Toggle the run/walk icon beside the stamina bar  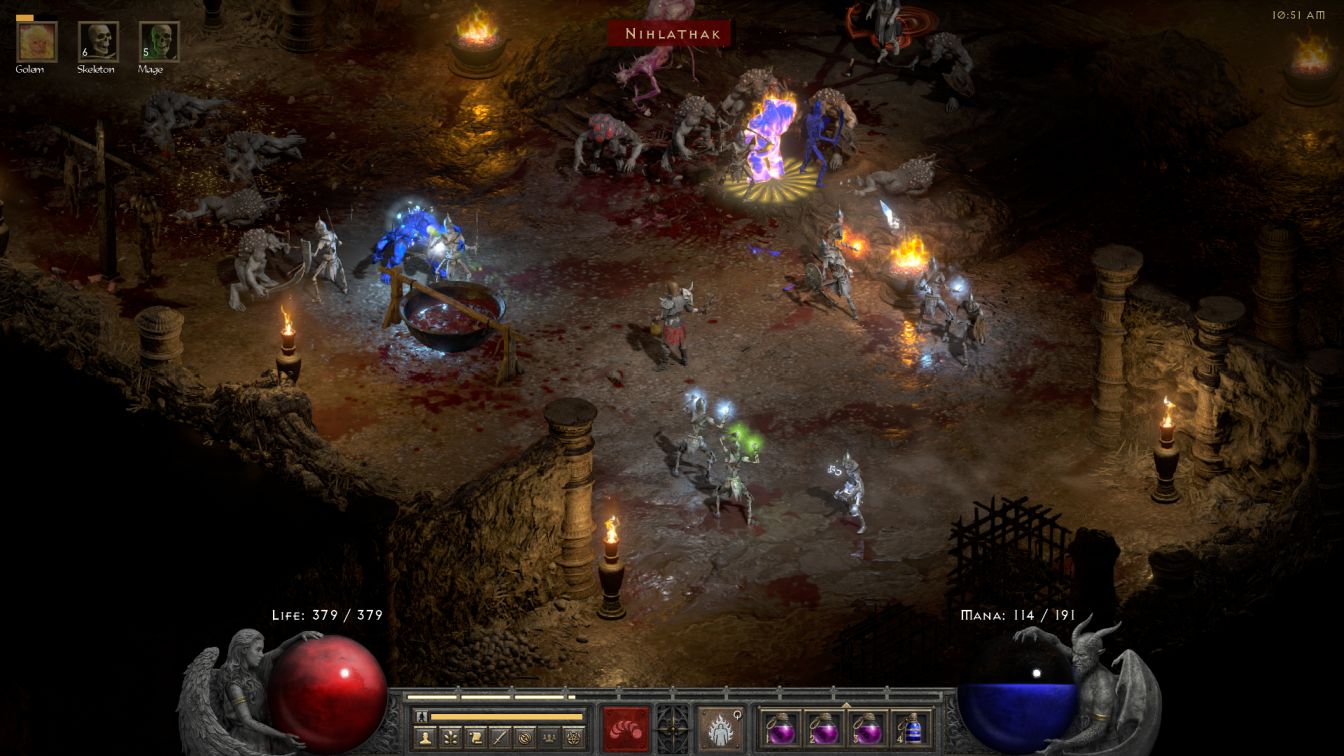(x=423, y=716)
